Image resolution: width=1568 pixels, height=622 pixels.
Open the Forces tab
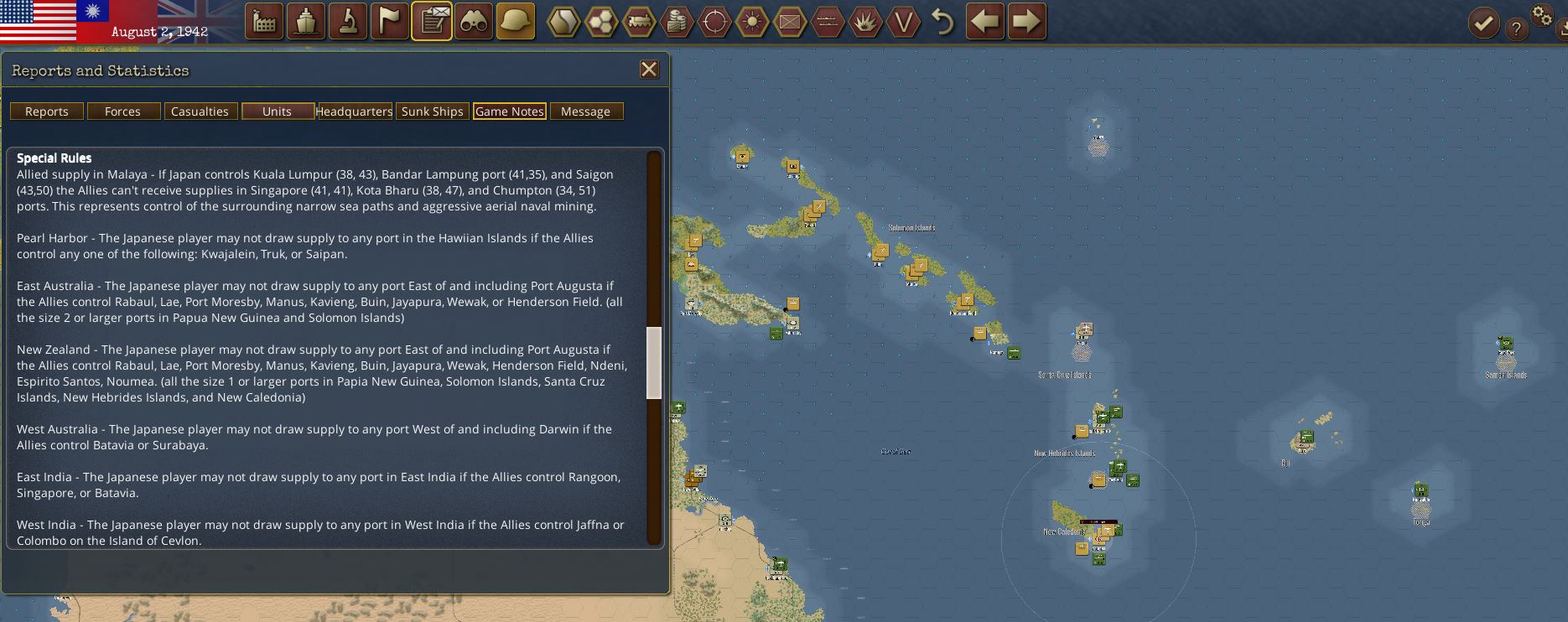[x=122, y=111]
